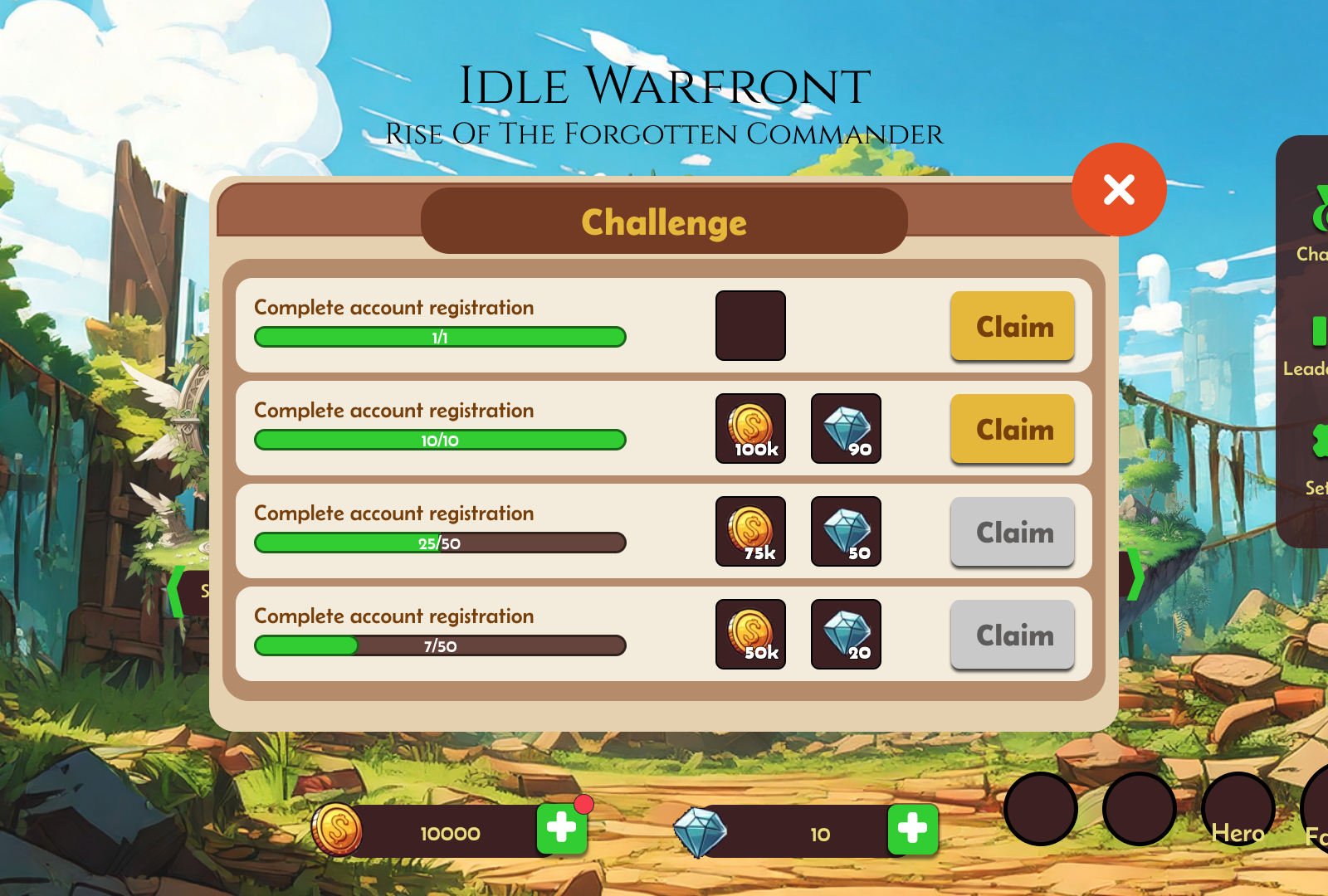Click the 75k coin reward icon
Viewport: 1328px width, 896px height.
pos(750,532)
